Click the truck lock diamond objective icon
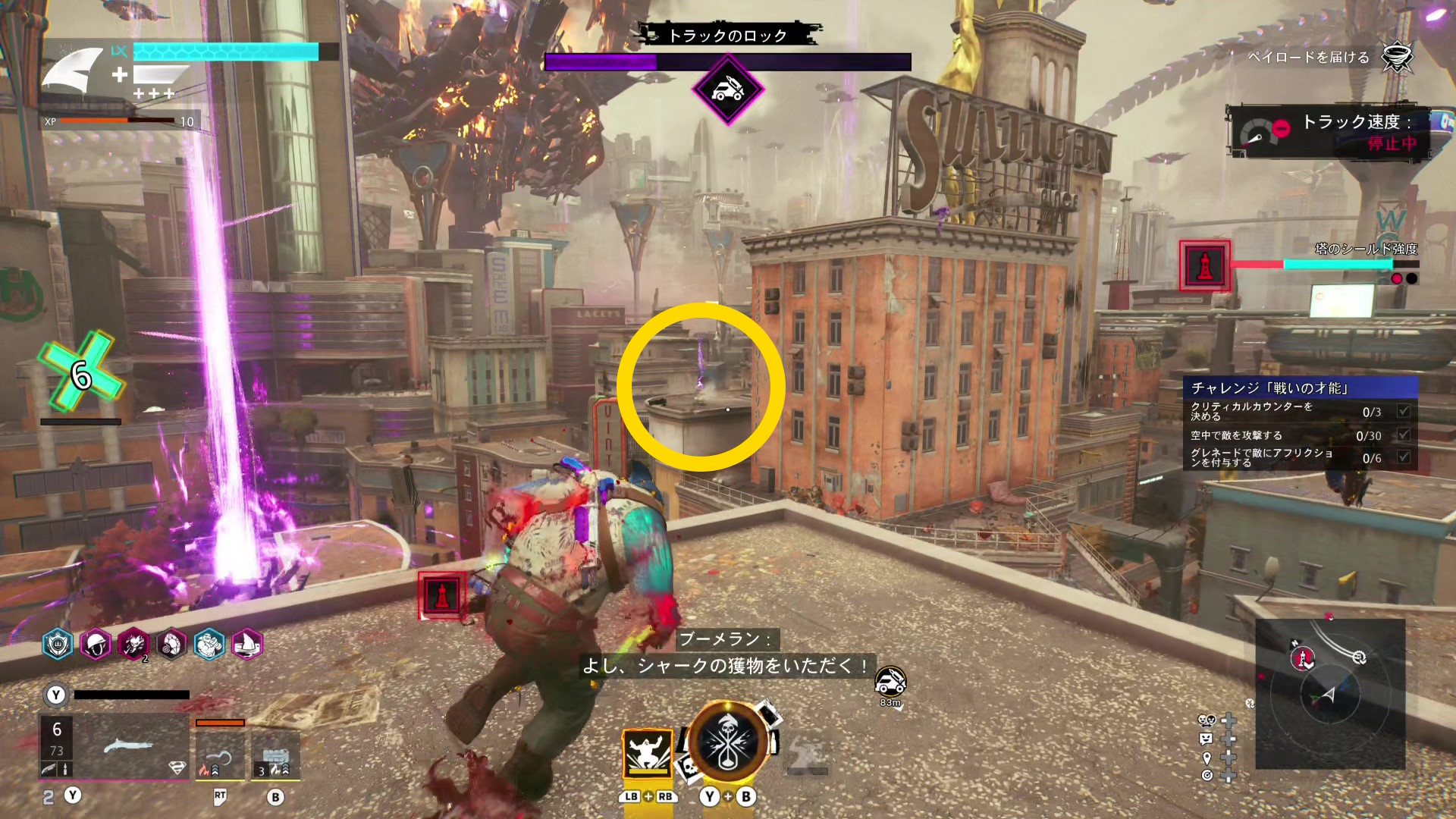The height and width of the screenshot is (819, 1456). coord(727,90)
